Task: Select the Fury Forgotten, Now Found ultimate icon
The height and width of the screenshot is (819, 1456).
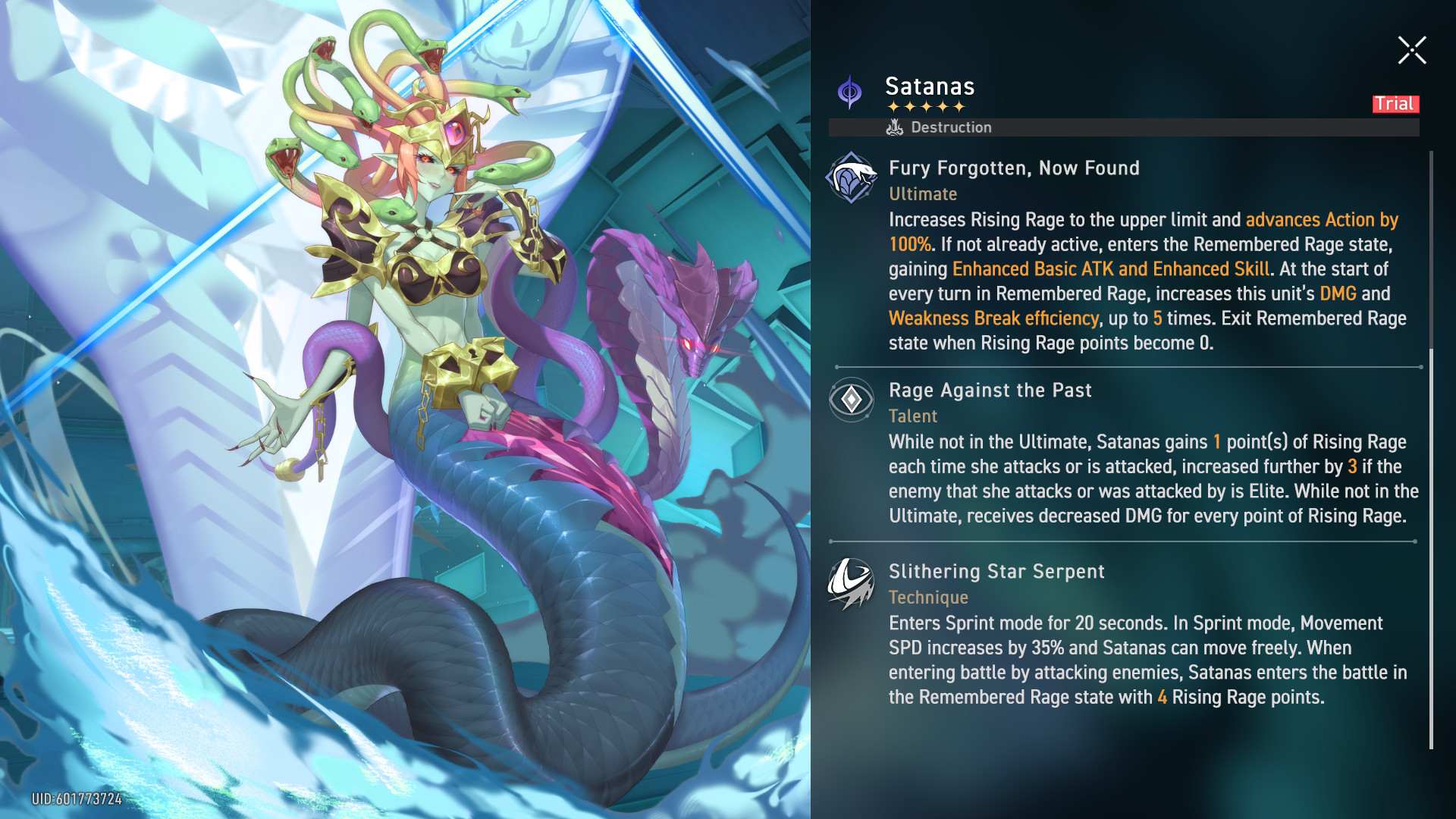Action: [x=851, y=178]
